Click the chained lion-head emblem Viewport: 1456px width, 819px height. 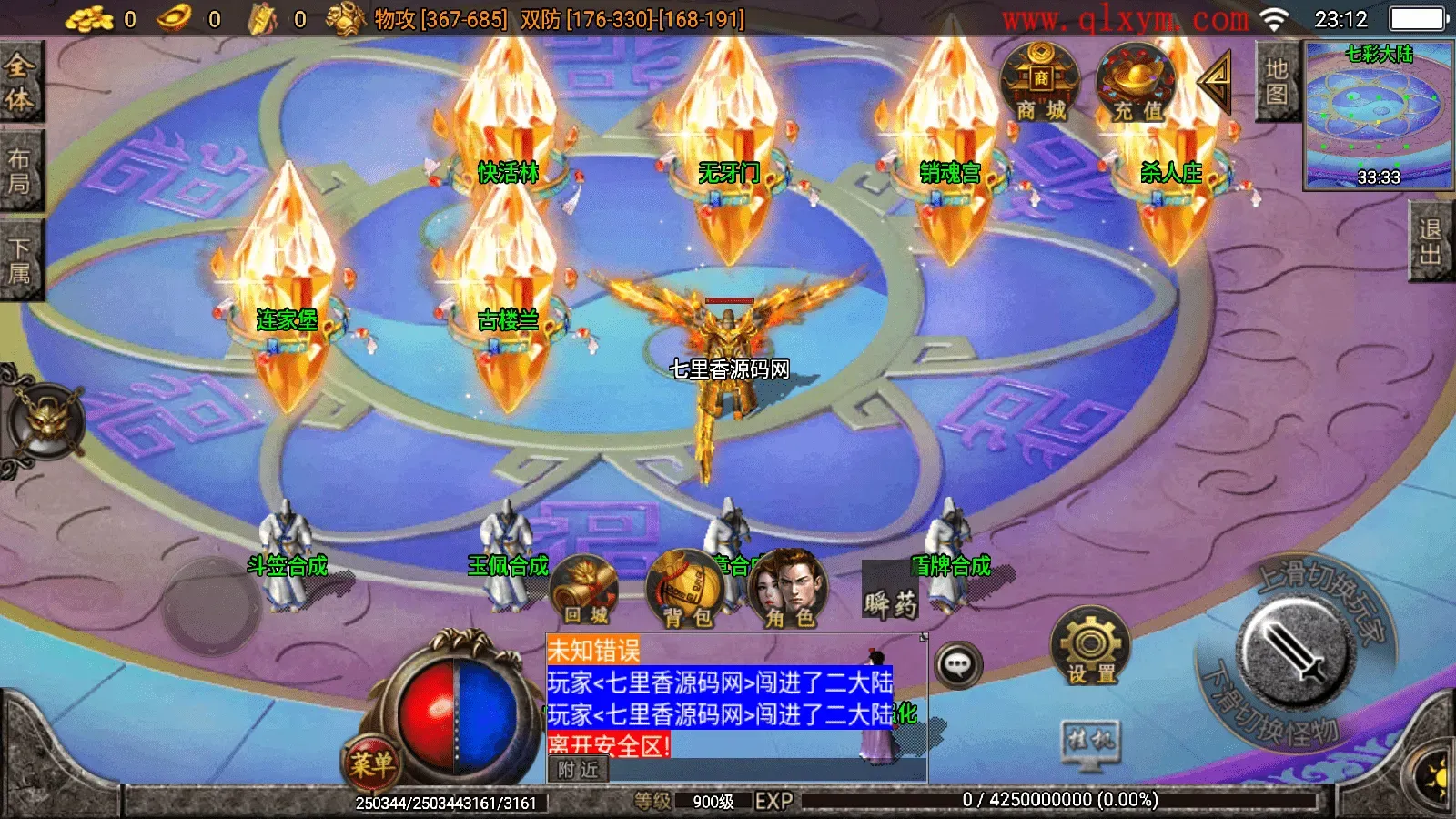pyautogui.click(x=45, y=420)
